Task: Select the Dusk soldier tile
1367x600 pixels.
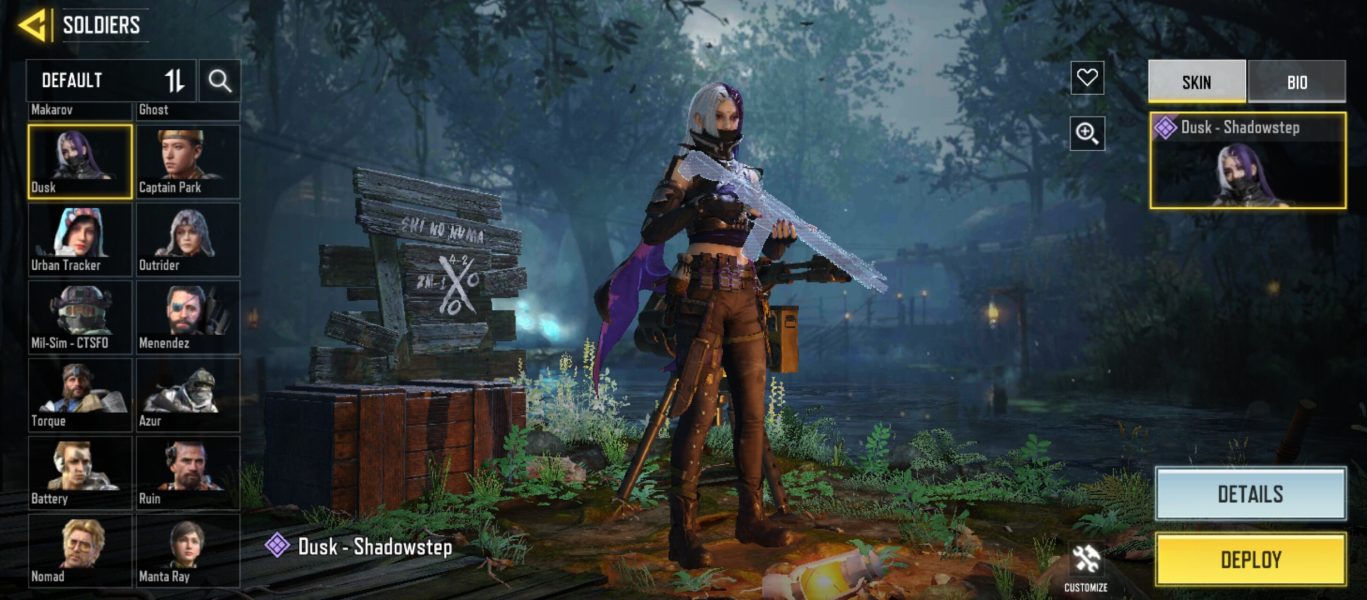Action: (80, 161)
